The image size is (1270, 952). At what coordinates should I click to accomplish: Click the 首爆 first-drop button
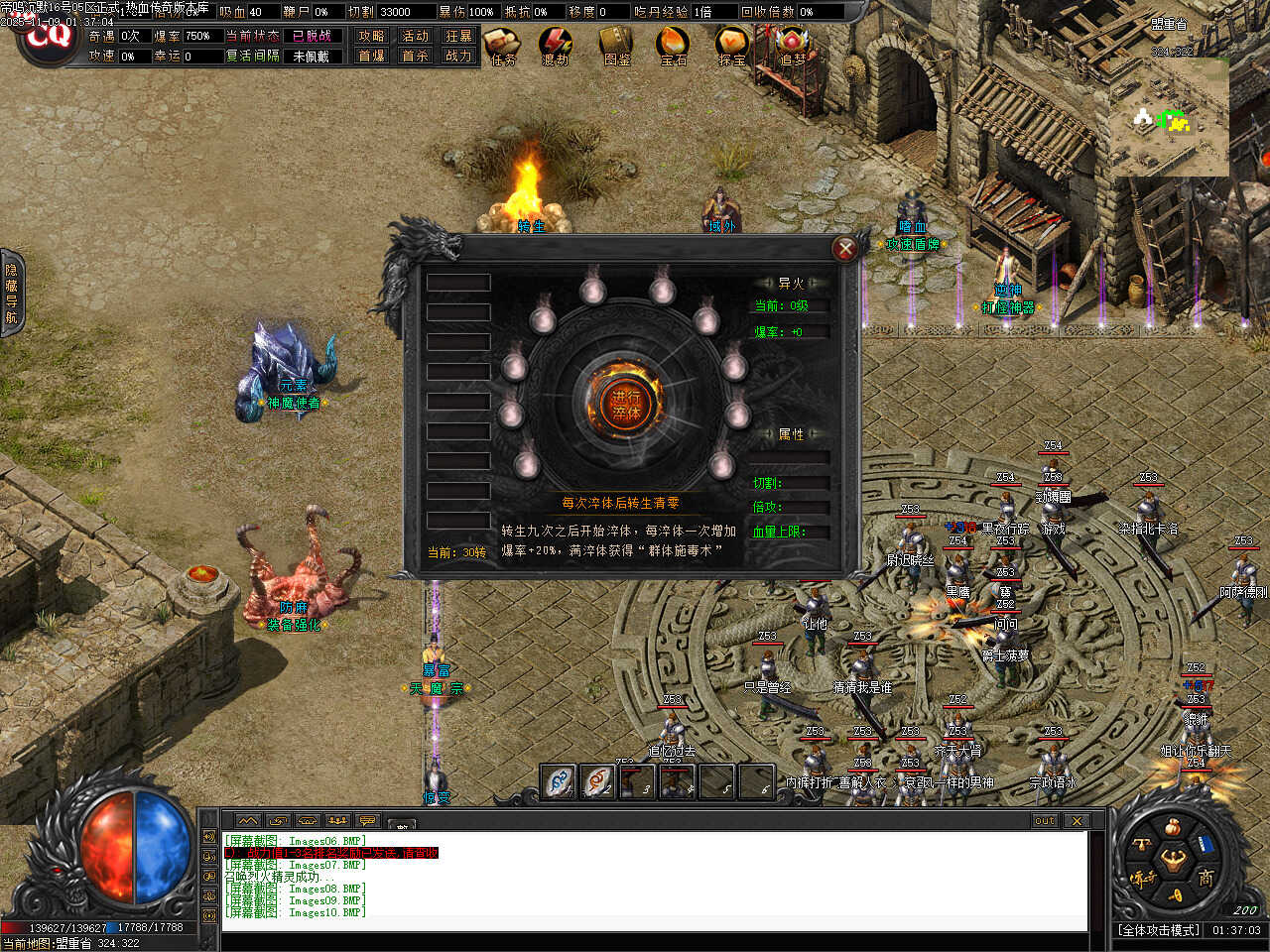coord(371,56)
